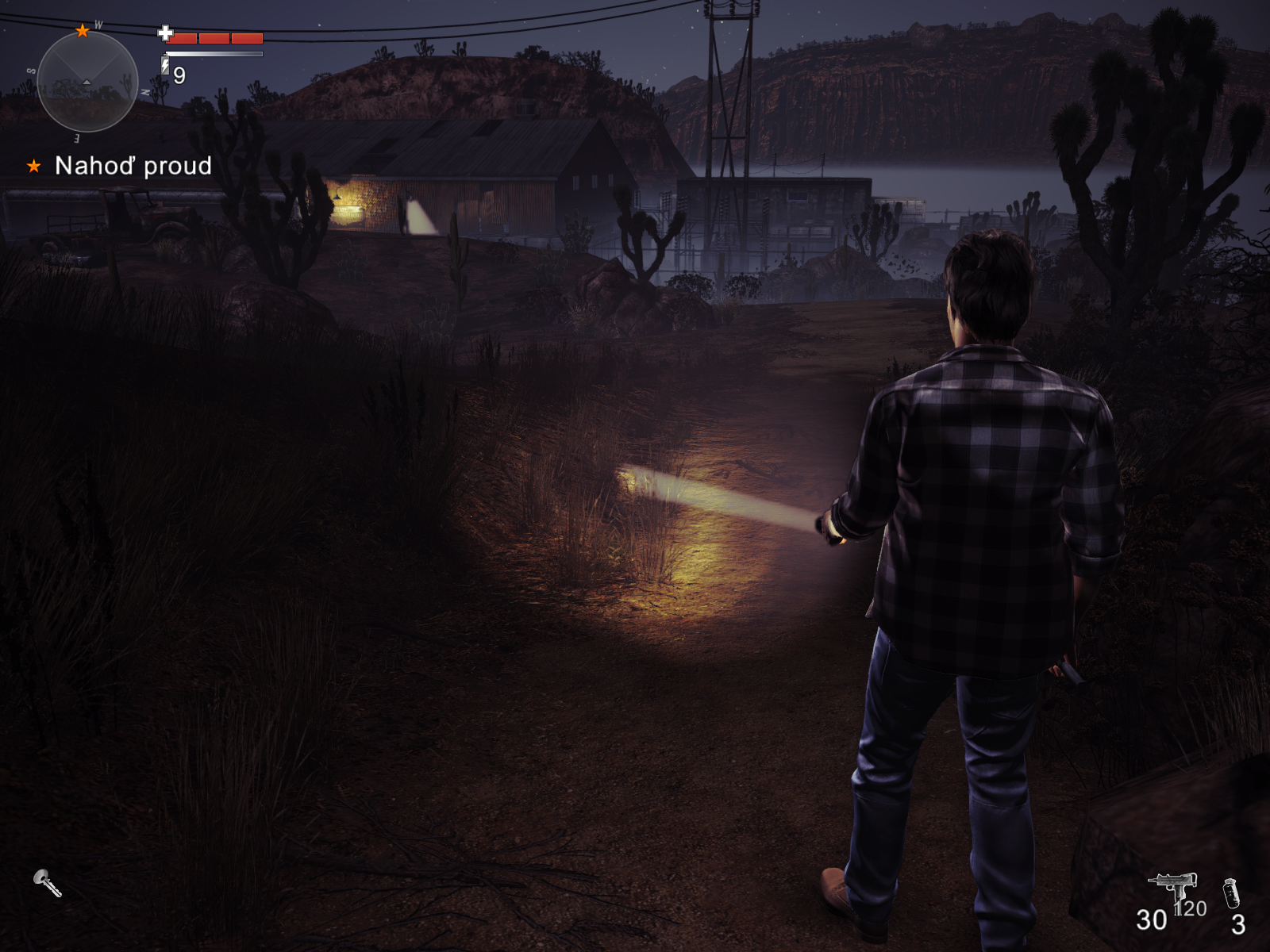Select the submachine gun weapon icon

point(1172,887)
